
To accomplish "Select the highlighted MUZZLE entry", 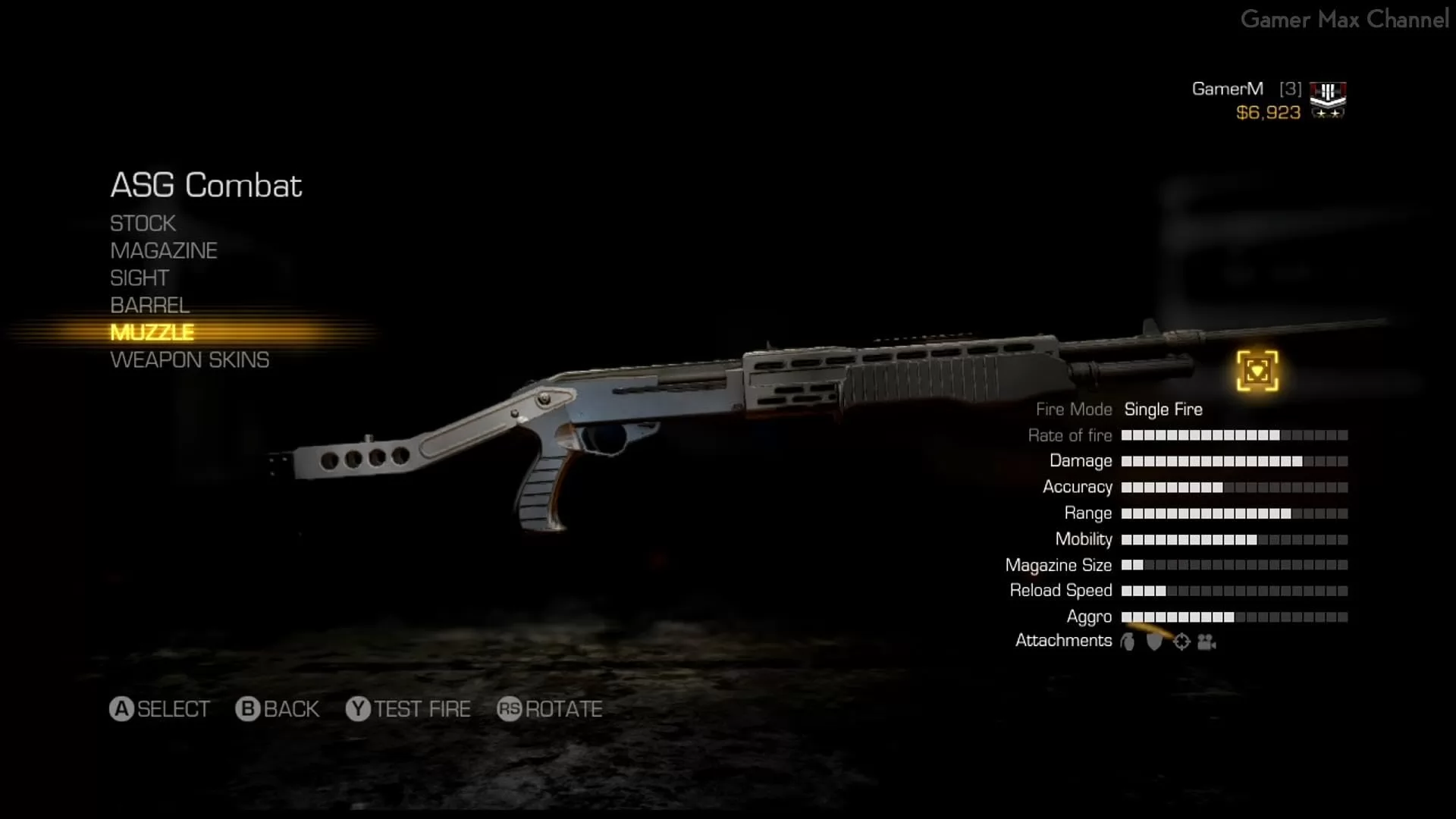I will (x=152, y=333).
